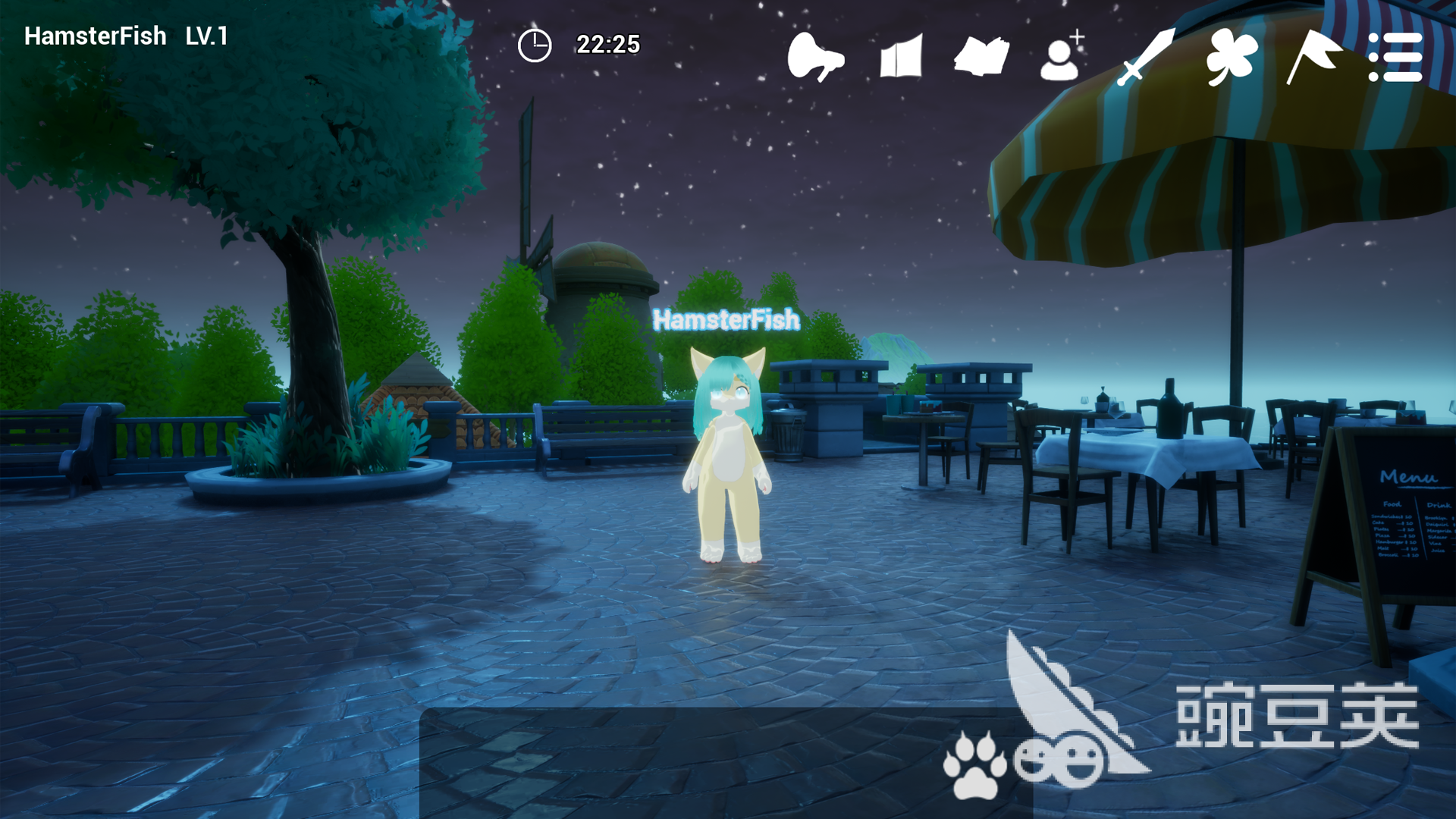Open the megaphone announcements icon
1456x819 pixels.
click(x=815, y=57)
